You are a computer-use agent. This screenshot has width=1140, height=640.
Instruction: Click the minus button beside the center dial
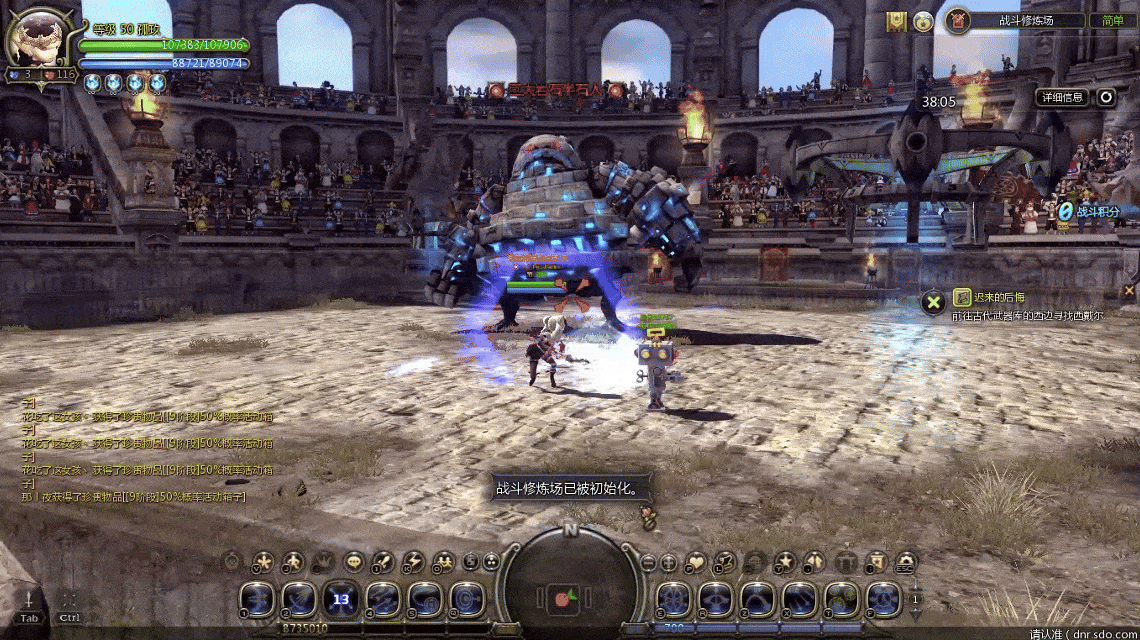click(648, 562)
